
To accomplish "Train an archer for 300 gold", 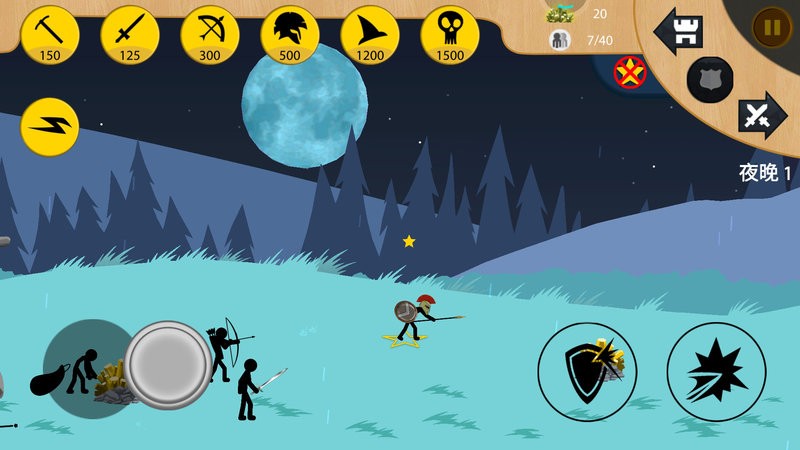I will [x=210, y=33].
